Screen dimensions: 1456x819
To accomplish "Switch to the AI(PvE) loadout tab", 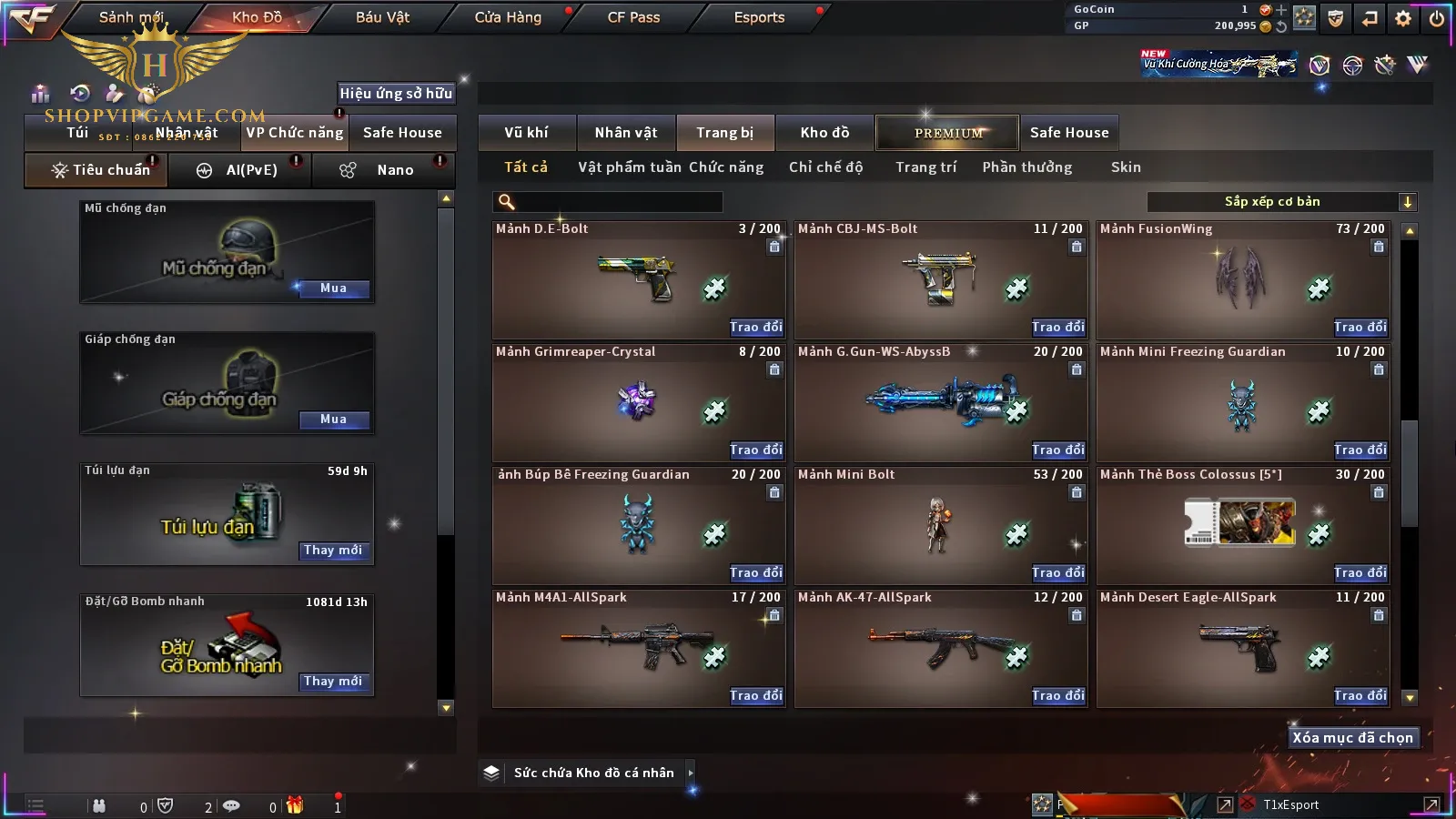I will [x=240, y=170].
